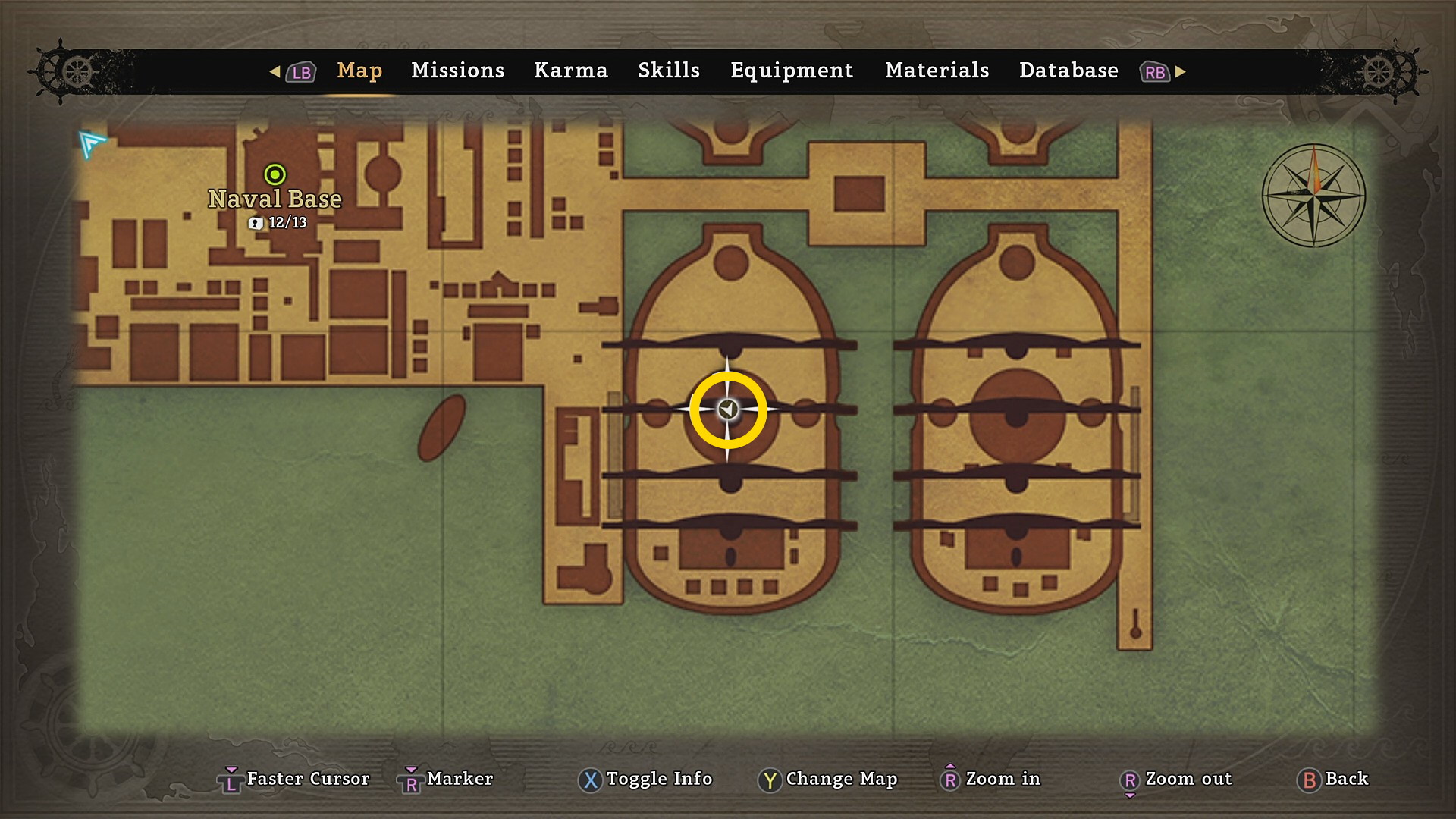Switch to the Database tab

1068,71
